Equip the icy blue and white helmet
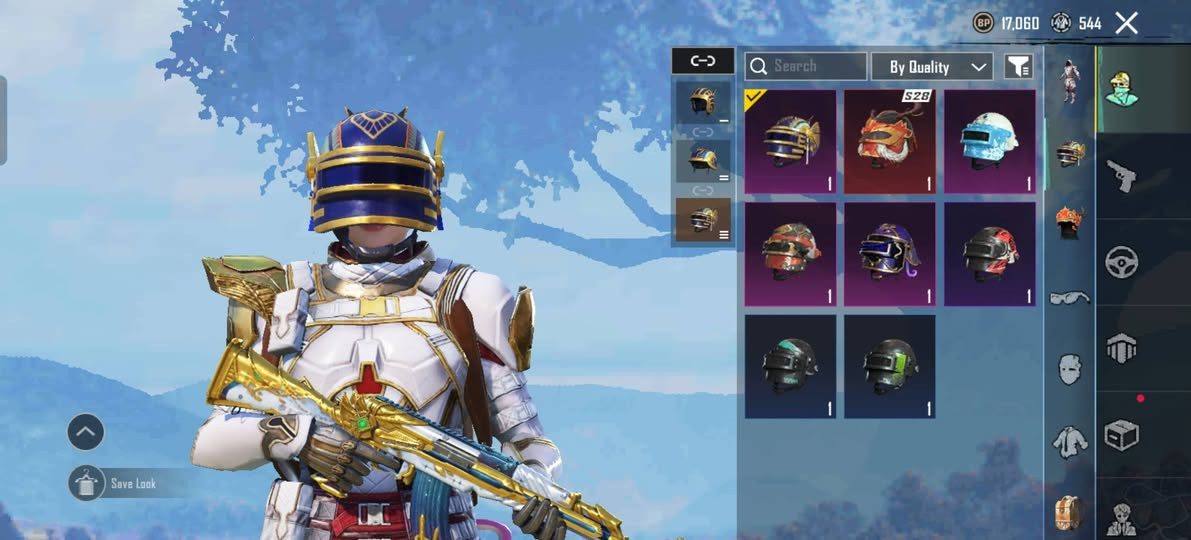1191x540 pixels. (990, 141)
